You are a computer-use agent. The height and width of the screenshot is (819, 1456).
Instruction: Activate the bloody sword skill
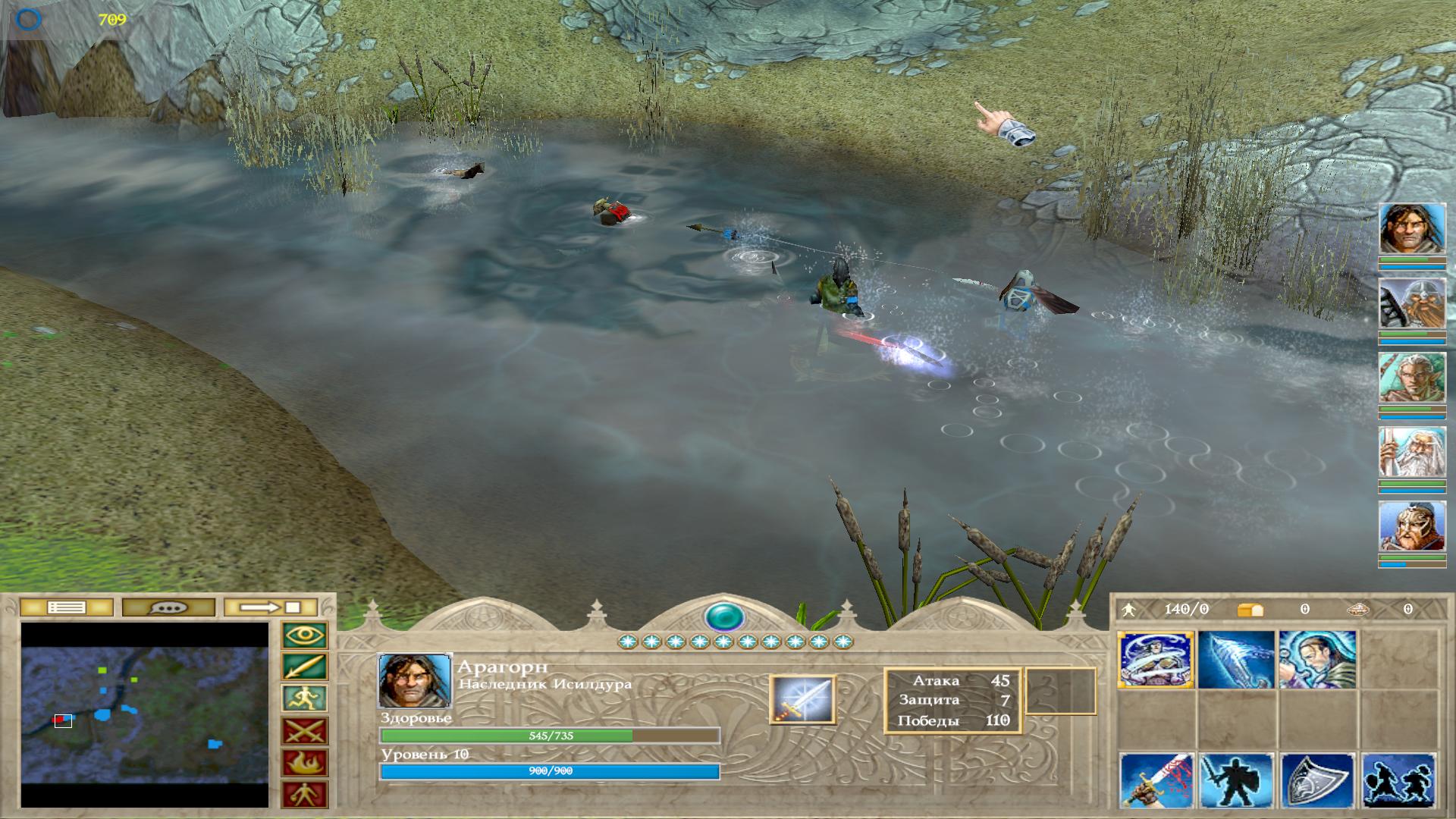click(1156, 781)
